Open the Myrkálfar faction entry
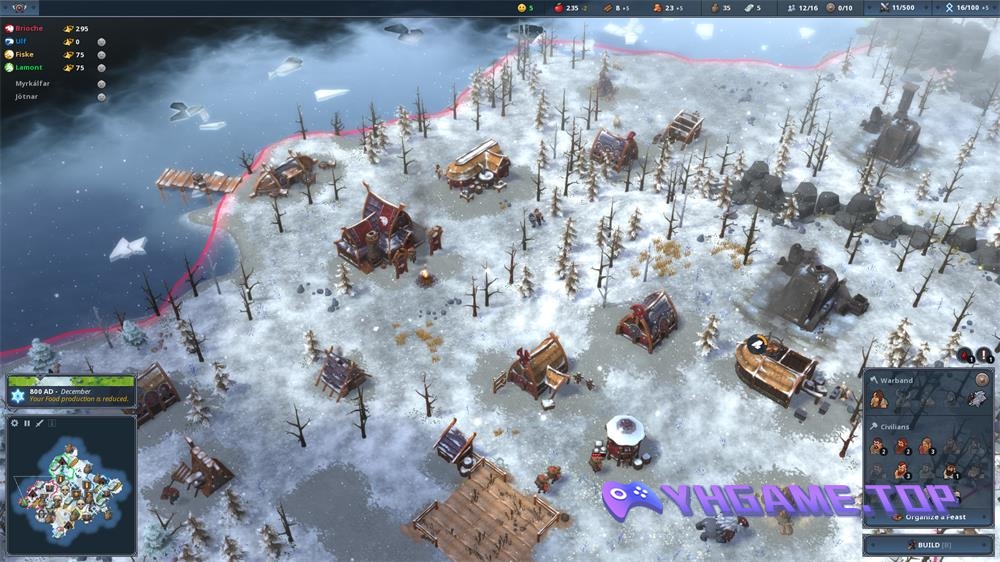 (x=32, y=83)
